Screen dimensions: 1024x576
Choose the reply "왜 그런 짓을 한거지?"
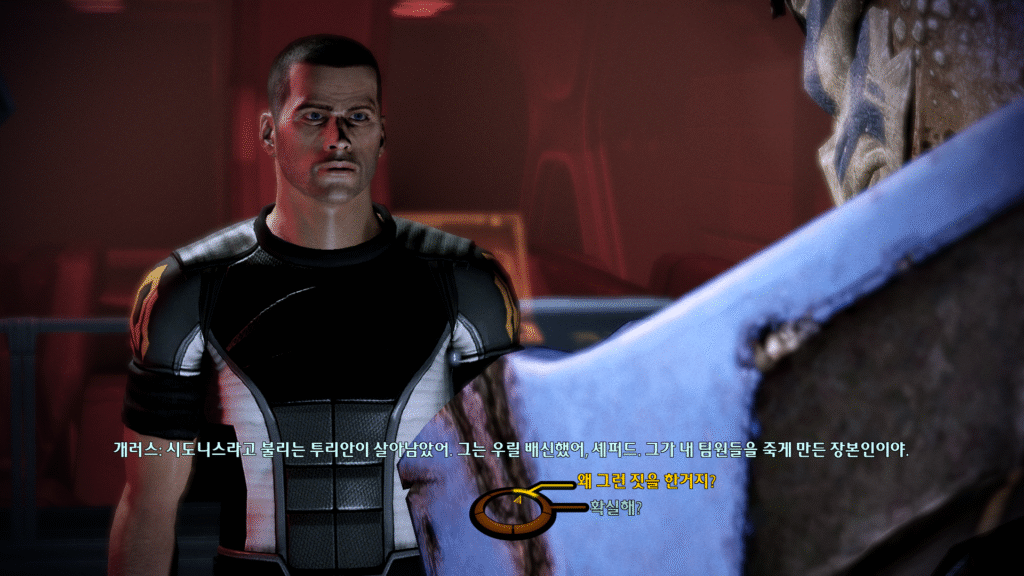[x=646, y=481]
